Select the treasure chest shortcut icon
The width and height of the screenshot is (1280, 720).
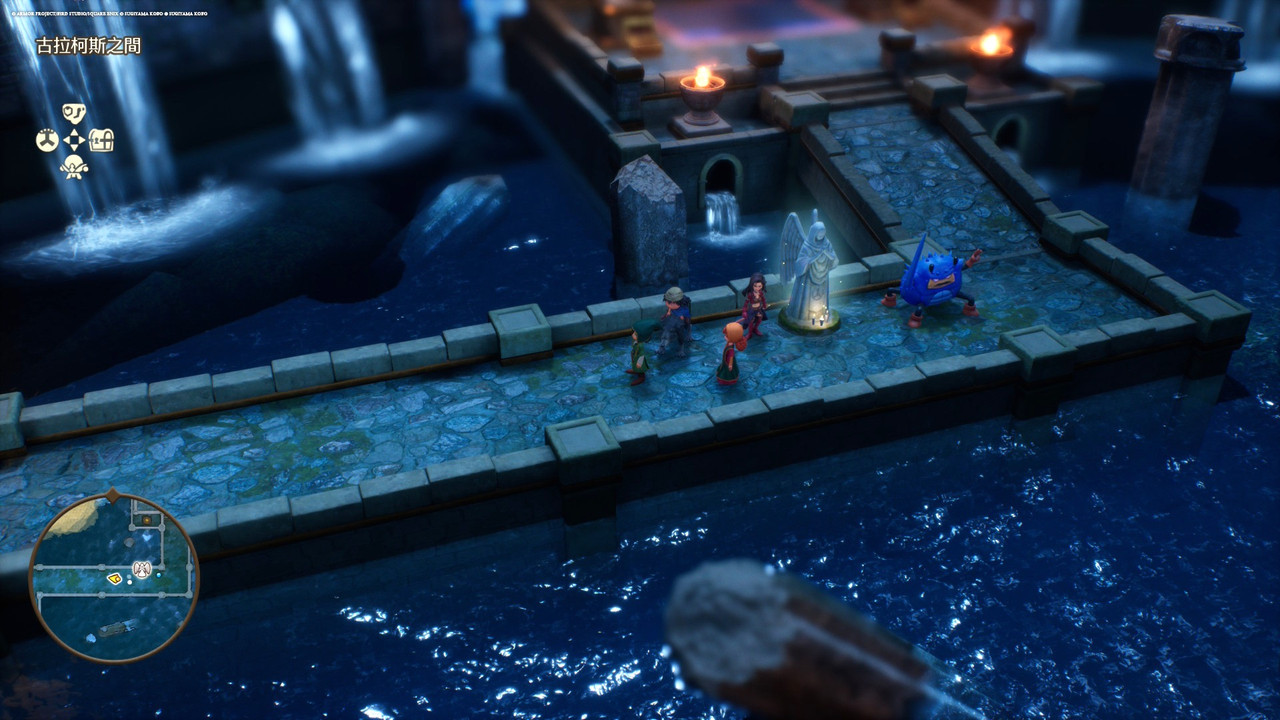pos(101,140)
